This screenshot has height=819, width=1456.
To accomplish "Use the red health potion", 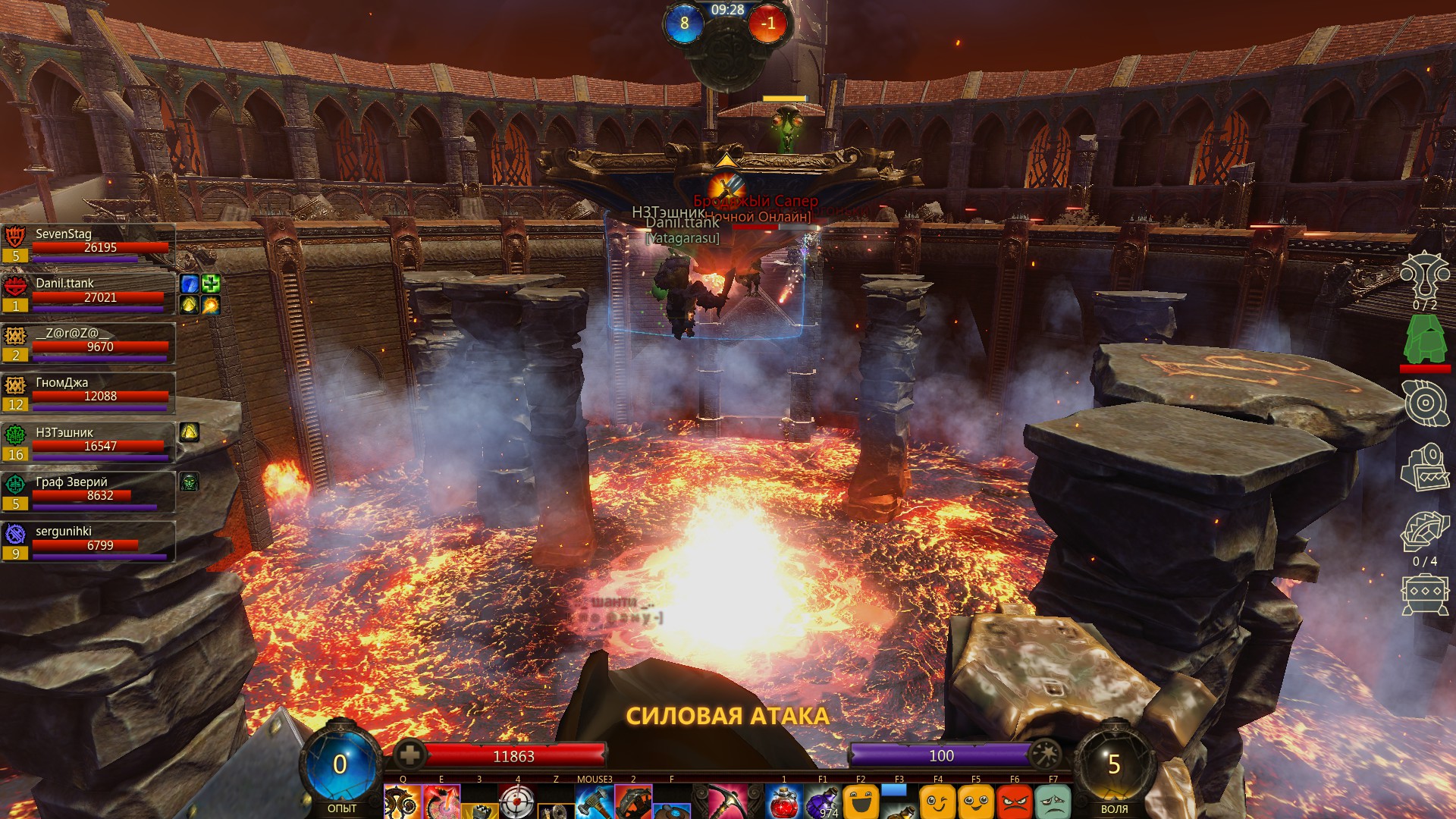I will (784, 802).
